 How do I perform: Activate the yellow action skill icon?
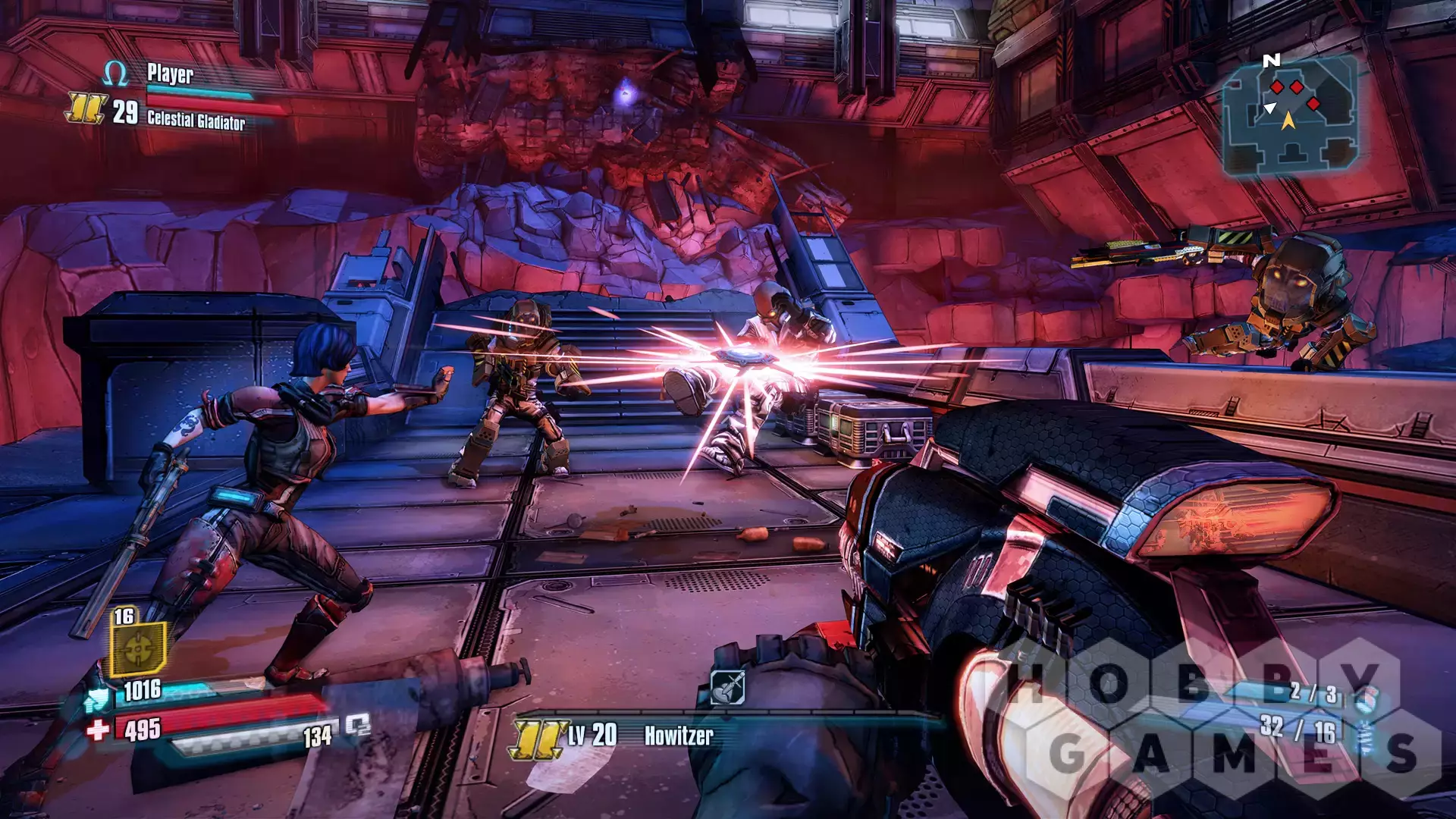click(138, 649)
